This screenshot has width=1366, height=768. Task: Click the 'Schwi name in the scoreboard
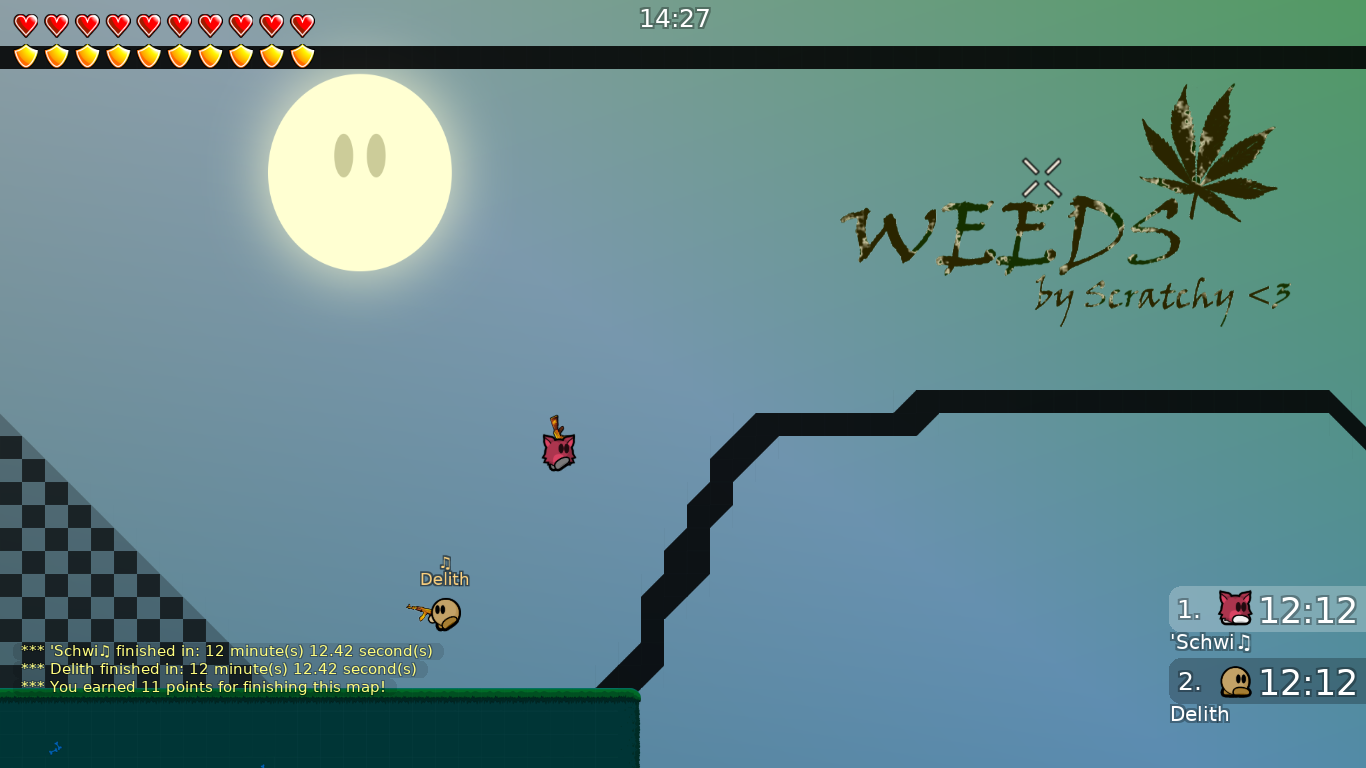tap(1209, 643)
